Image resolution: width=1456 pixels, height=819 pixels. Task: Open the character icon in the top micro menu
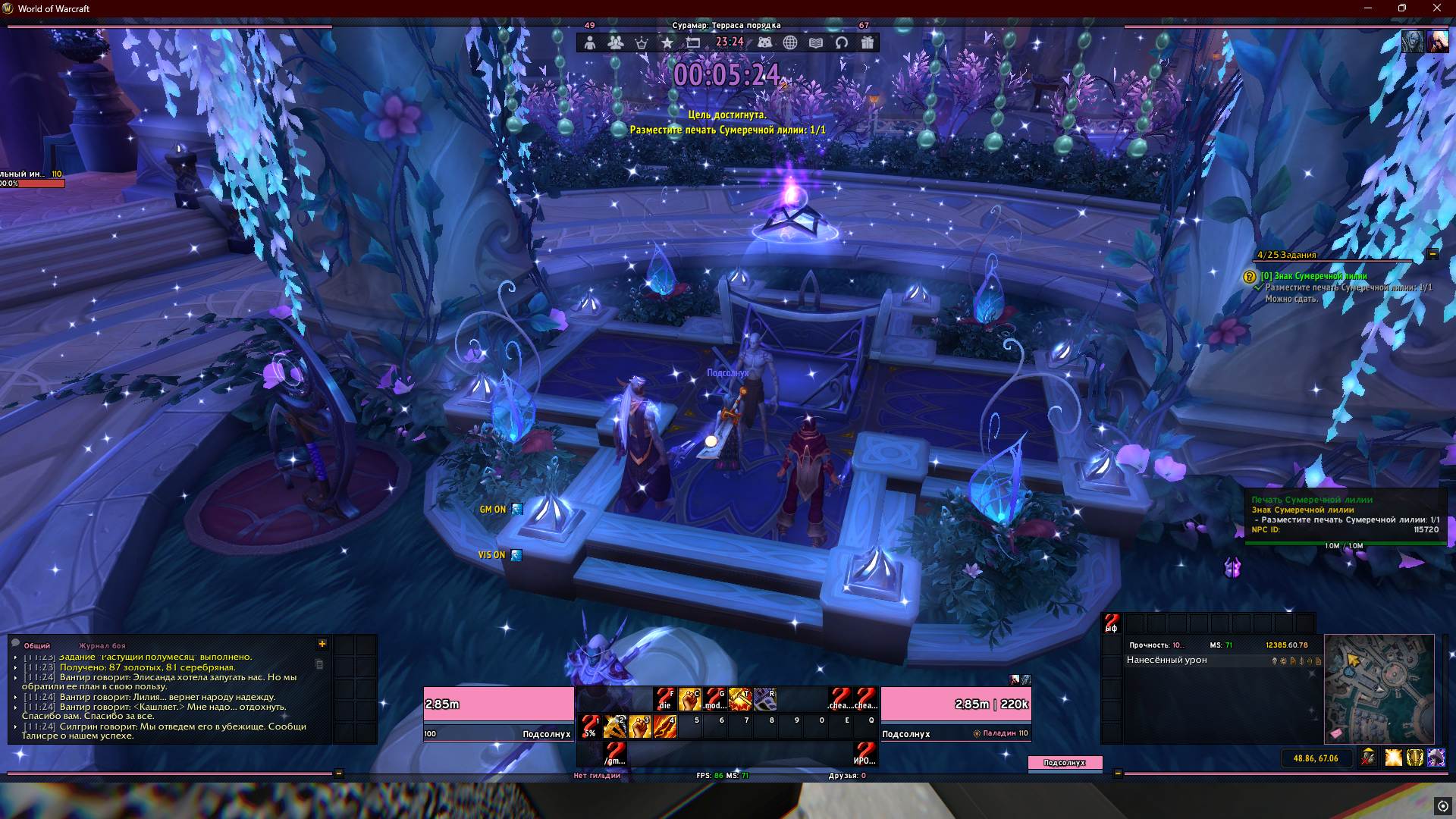point(590,42)
